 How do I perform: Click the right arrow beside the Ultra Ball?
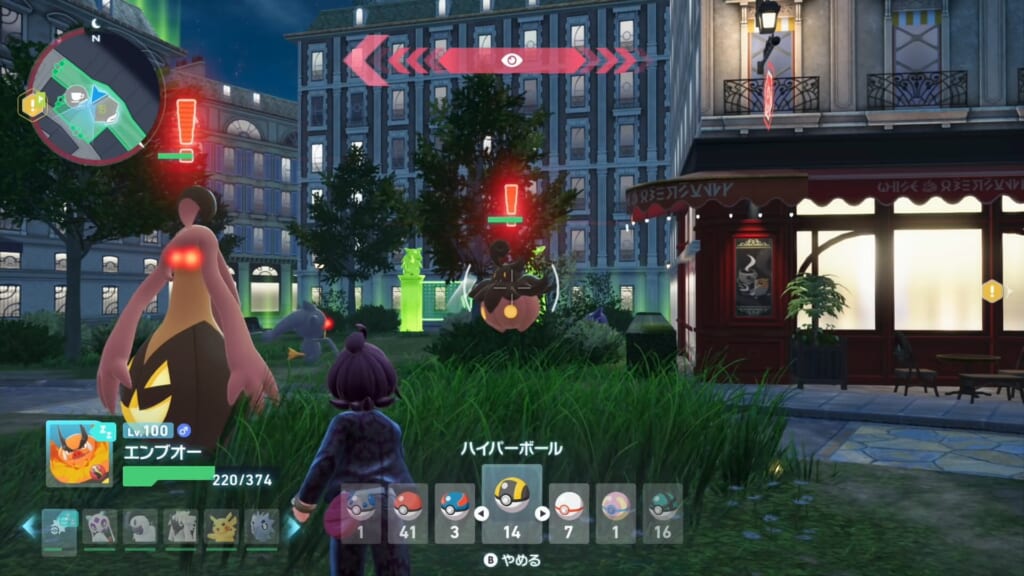[543, 513]
